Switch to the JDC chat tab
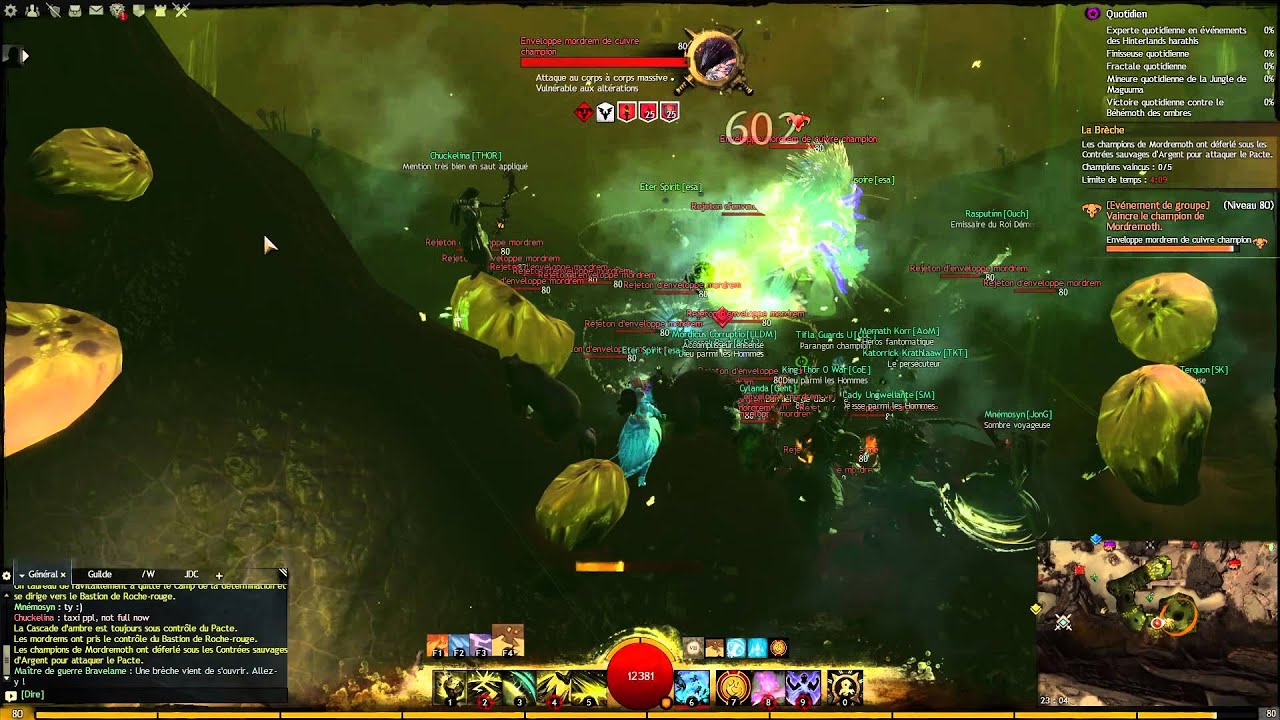Image resolution: width=1280 pixels, height=720 pixels. pos(191,575)
